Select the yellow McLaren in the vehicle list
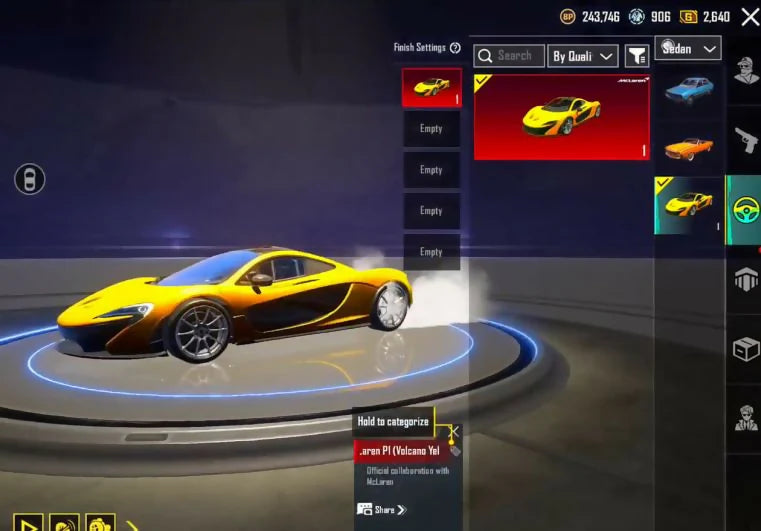 [688, 205]
